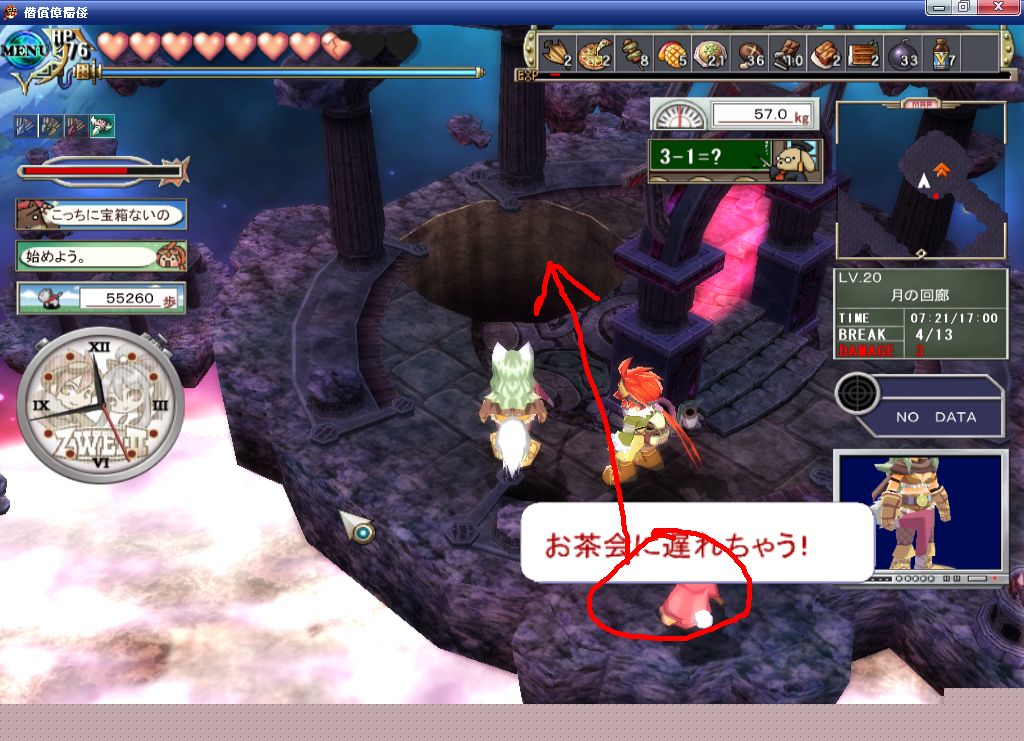Click the NO DATA target scanner panel
Viewport: 1024px width, 741px height.
920,406
